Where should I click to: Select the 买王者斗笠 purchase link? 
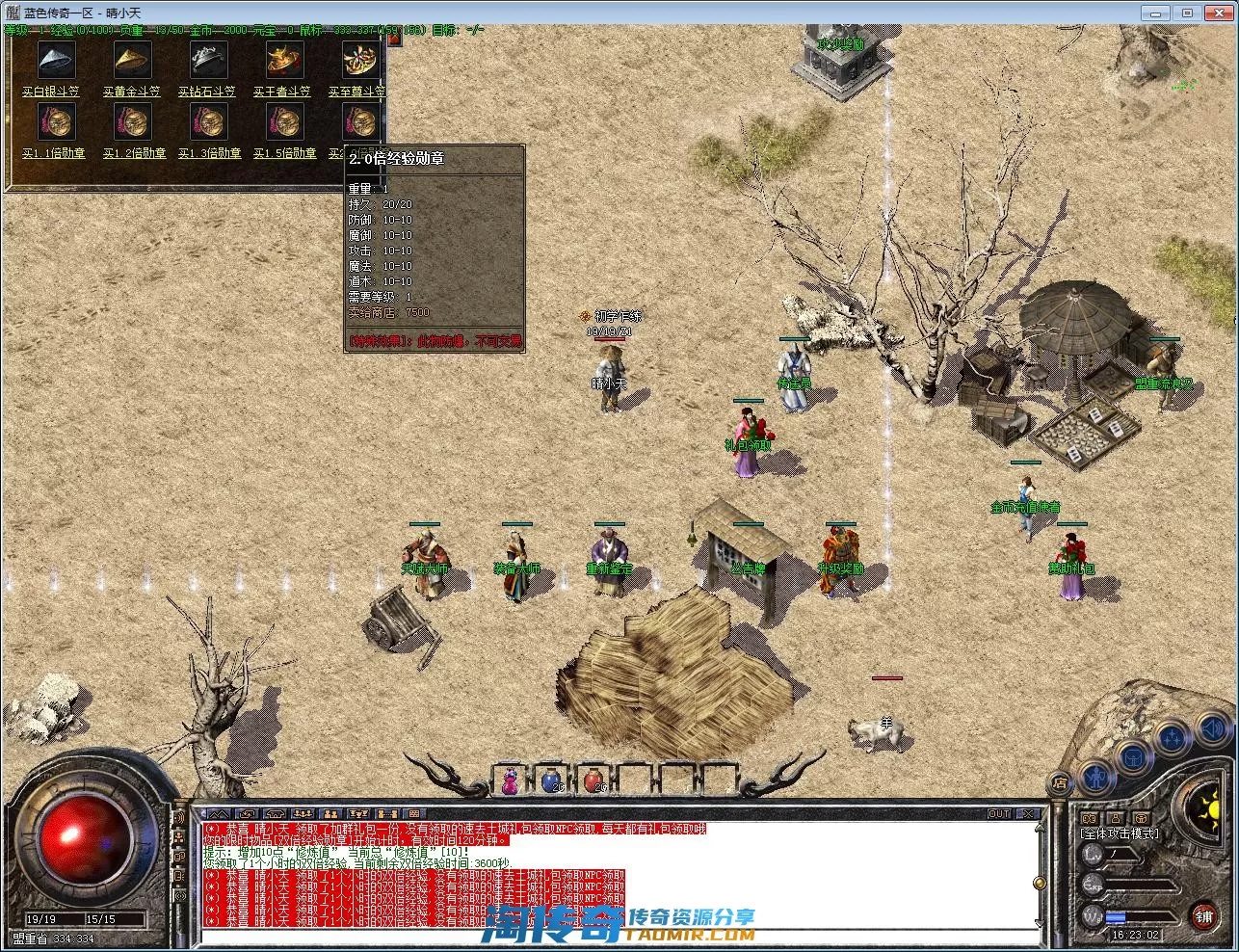(x=282, y=92)
